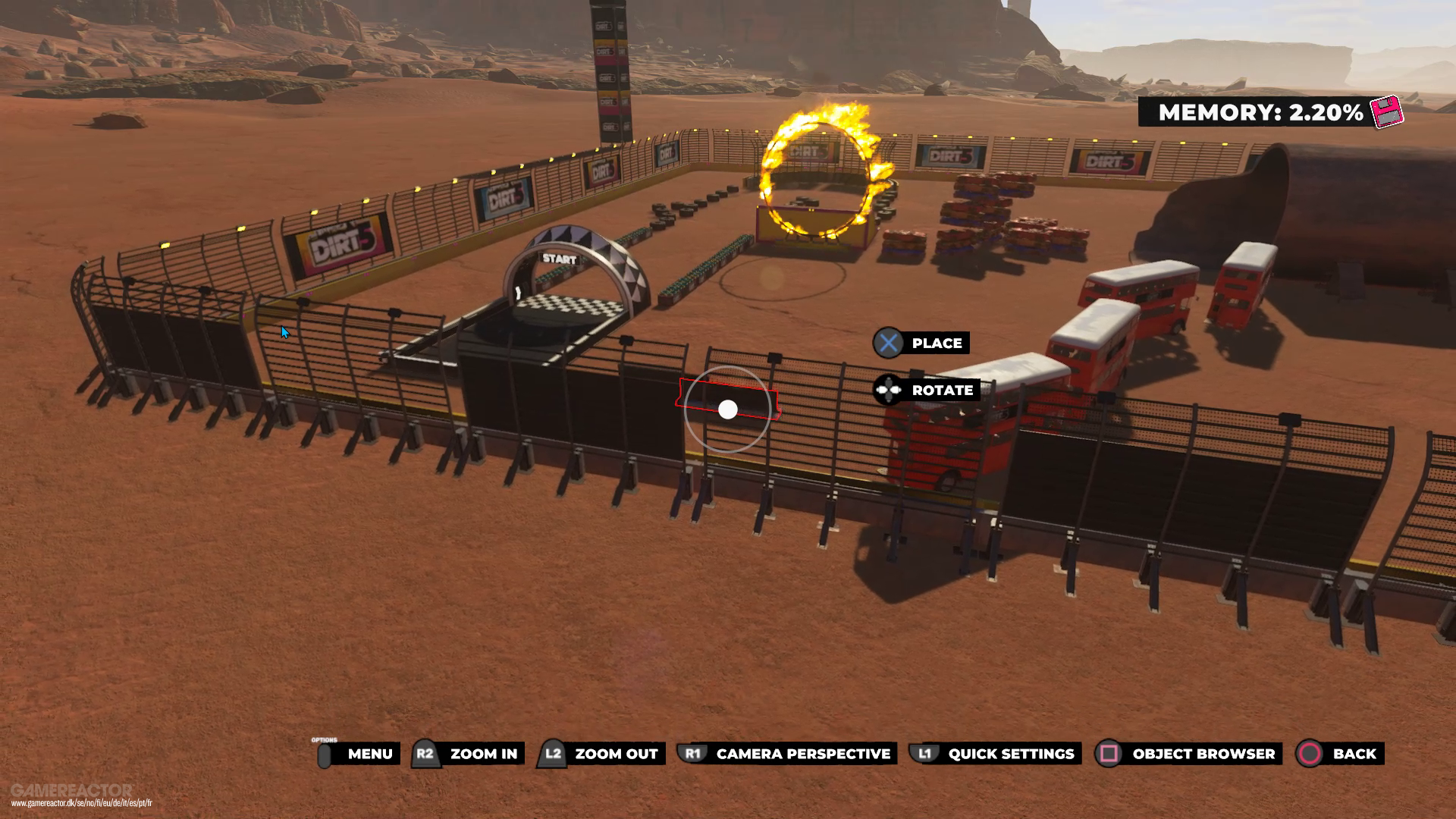Click the Zoom In label
Image resolution: width=1456 pixels, height=819 pixels.
(x=483, y=754)
